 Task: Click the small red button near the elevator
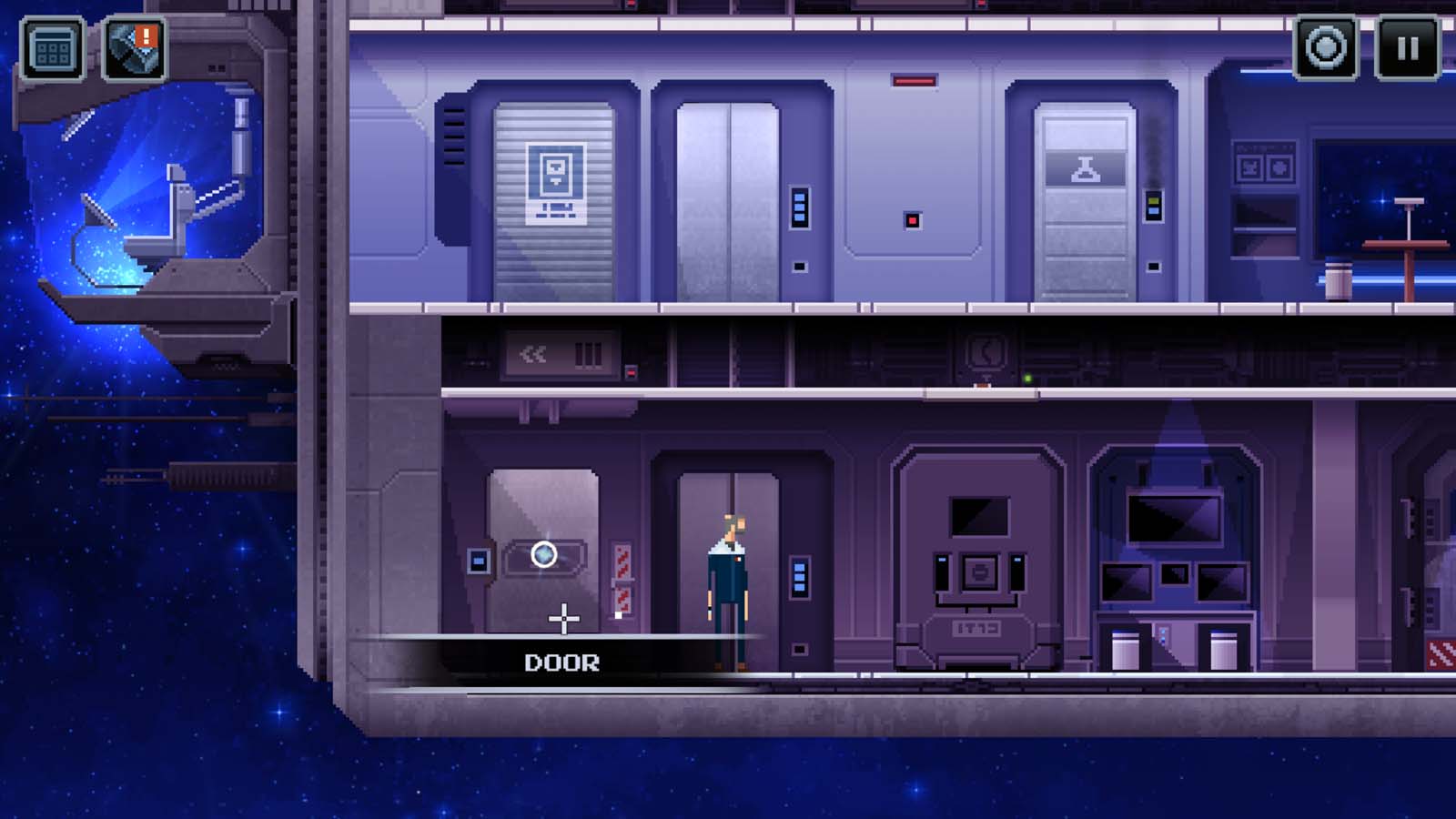tap(913, 217)
